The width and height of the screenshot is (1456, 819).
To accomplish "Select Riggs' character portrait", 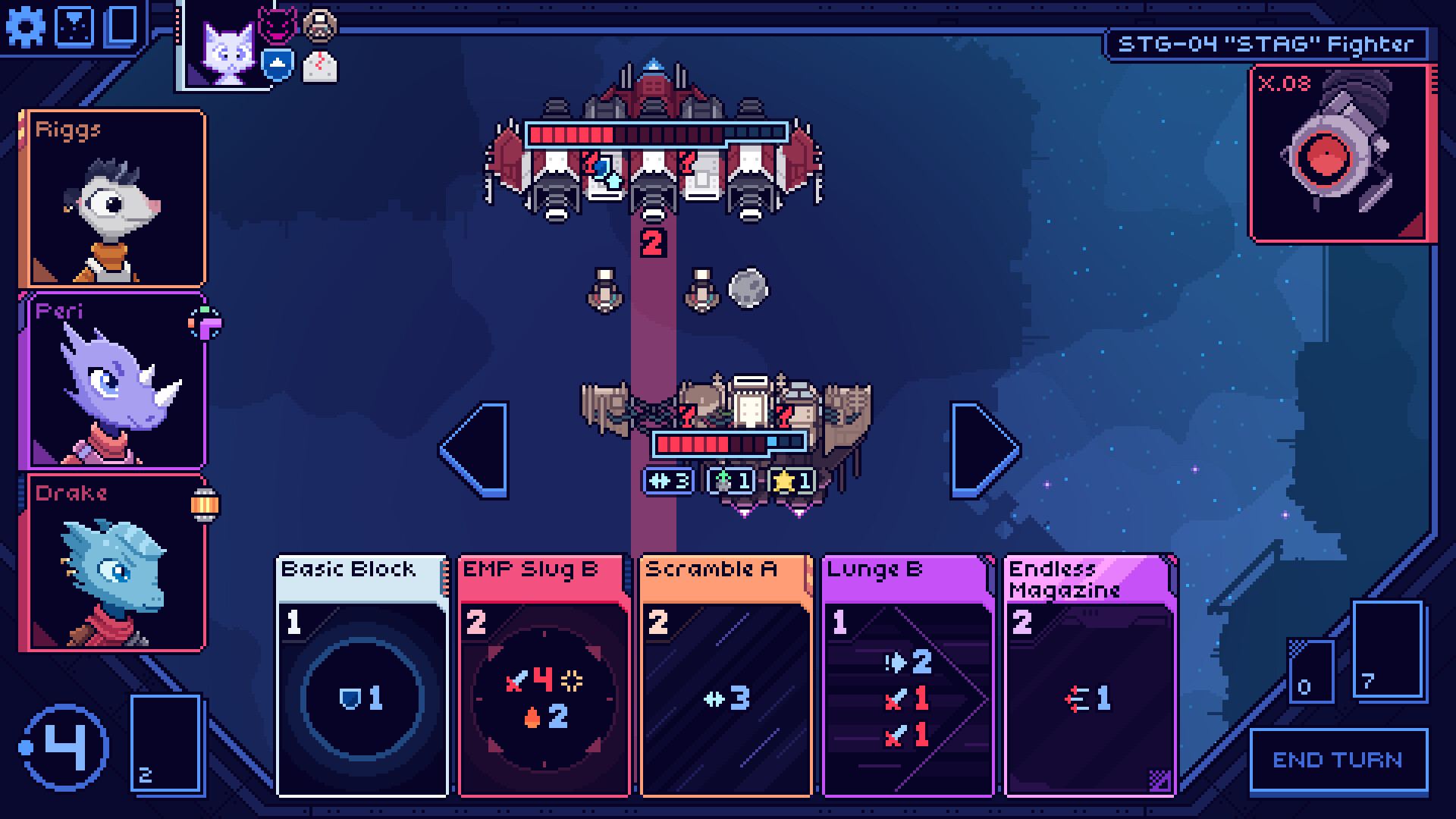I will [115, 197].
